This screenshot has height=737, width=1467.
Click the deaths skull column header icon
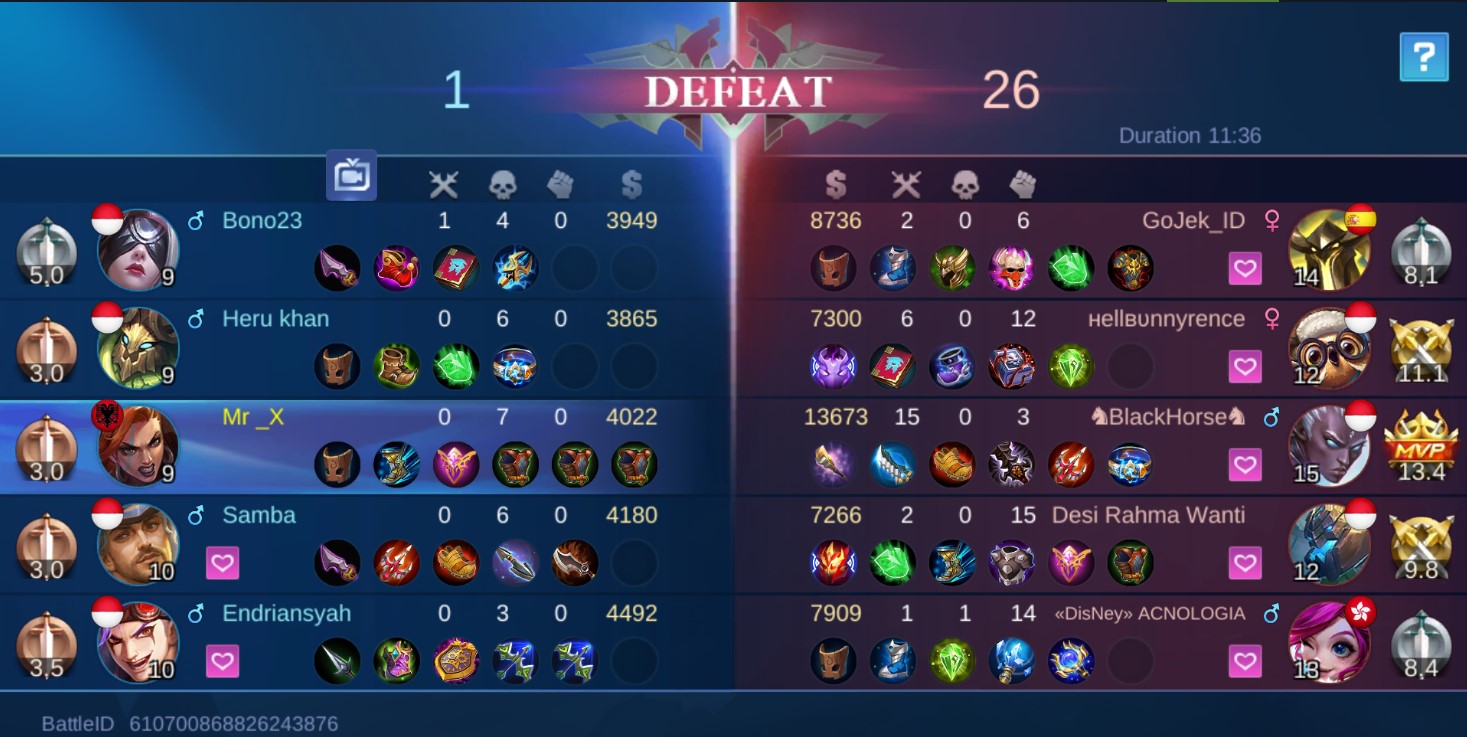502,184
